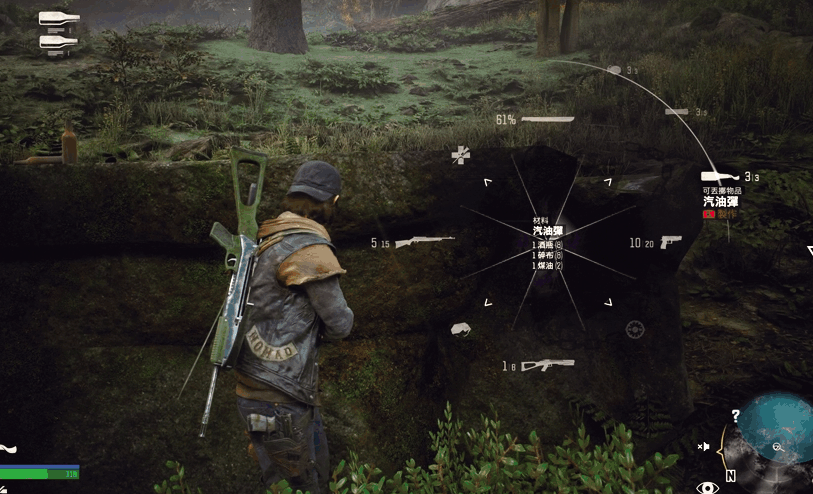Choose the second throwable item on the arc
Image resolution: width=813 pixels, height=494 pixels.
pyautogui.click(x=676, y=111)
